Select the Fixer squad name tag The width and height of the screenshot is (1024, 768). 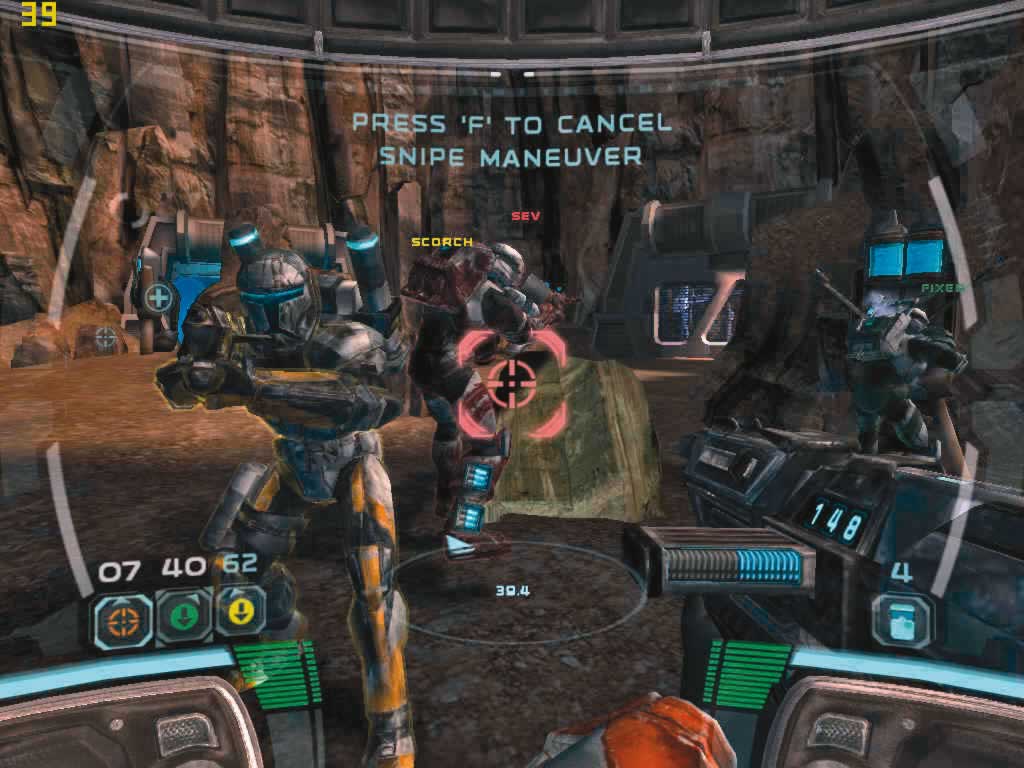942,288
